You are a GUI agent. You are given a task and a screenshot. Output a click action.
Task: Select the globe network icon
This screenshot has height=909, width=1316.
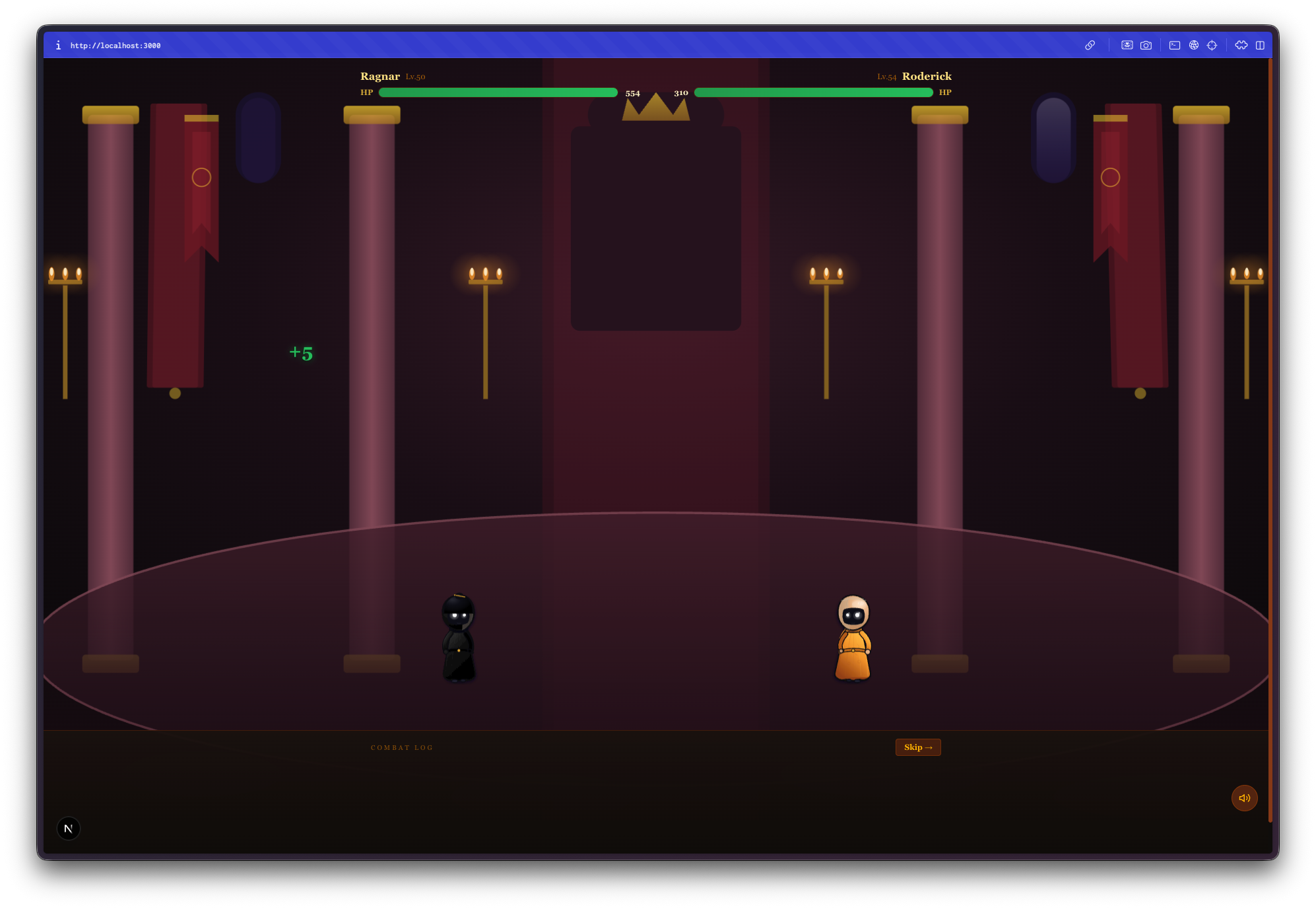[1195, 45]
